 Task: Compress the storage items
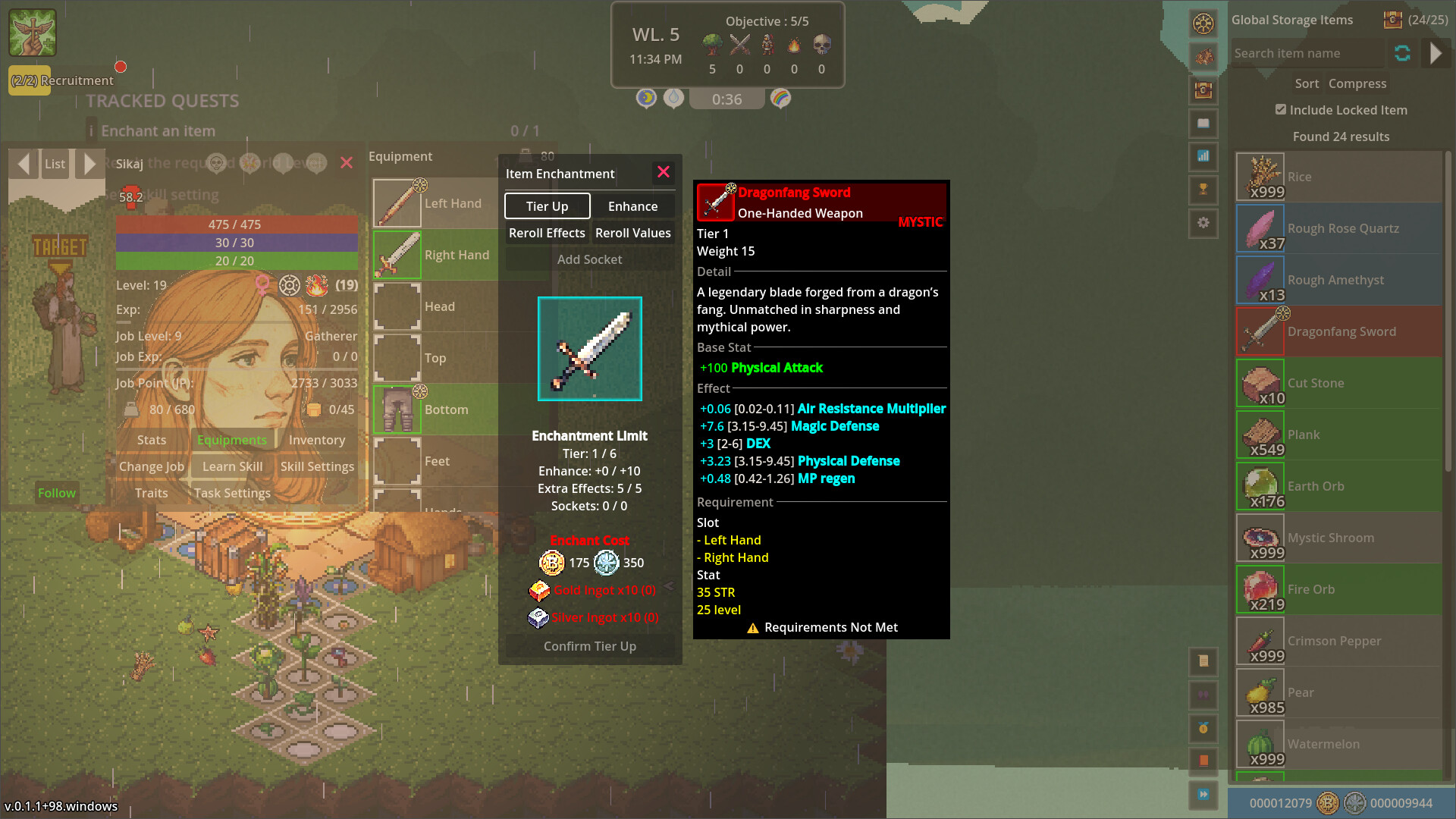click(x=1357, y=83)
